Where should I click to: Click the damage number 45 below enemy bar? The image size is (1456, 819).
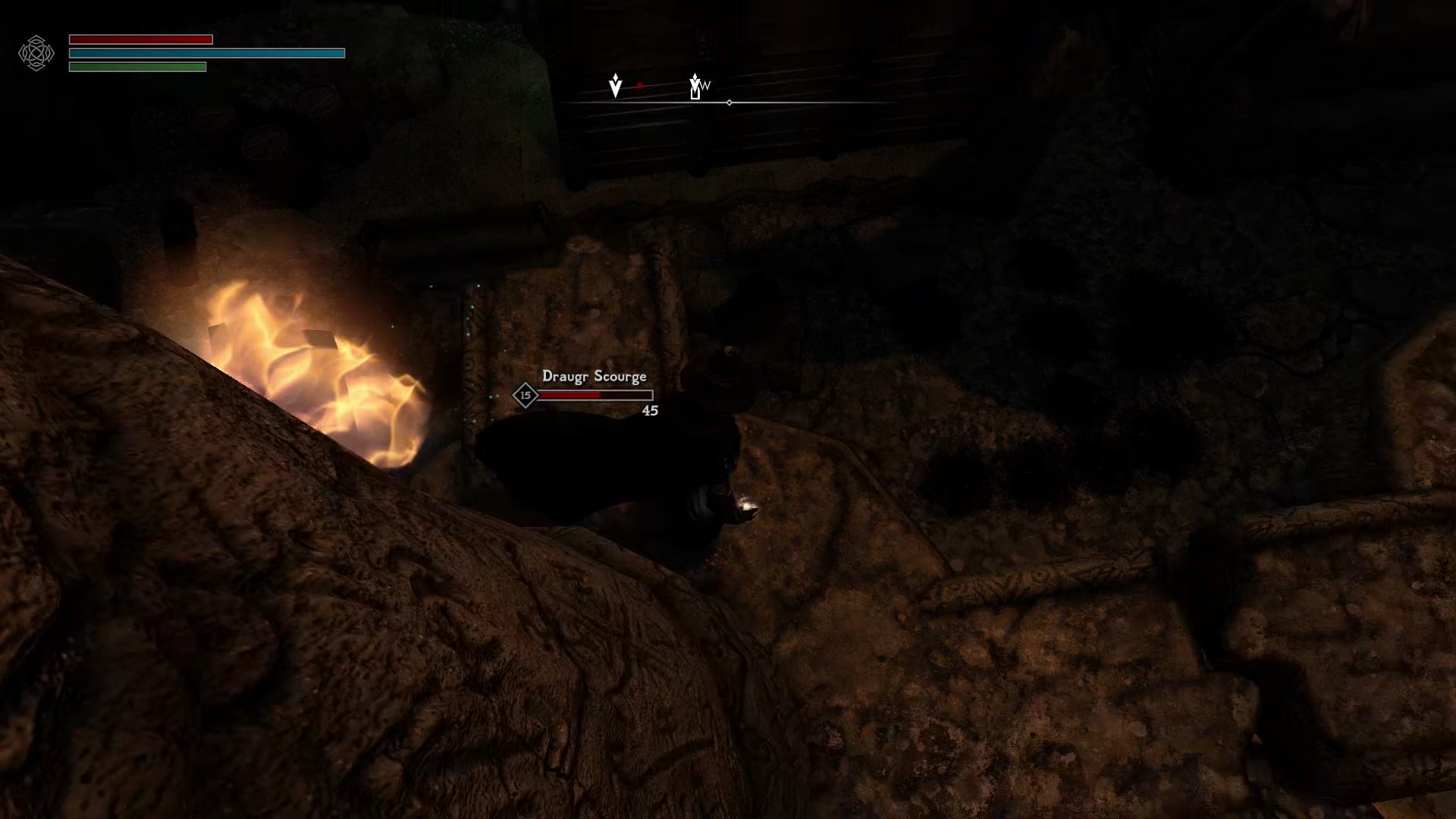(650, 411)
